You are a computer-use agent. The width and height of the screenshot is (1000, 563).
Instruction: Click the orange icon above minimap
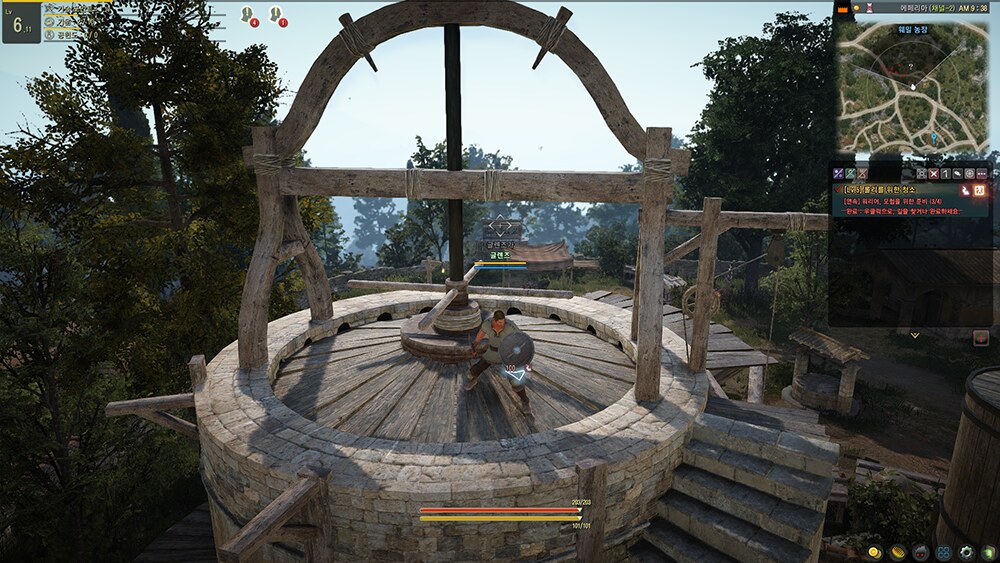pyautogui.click(x=843, y=8)
